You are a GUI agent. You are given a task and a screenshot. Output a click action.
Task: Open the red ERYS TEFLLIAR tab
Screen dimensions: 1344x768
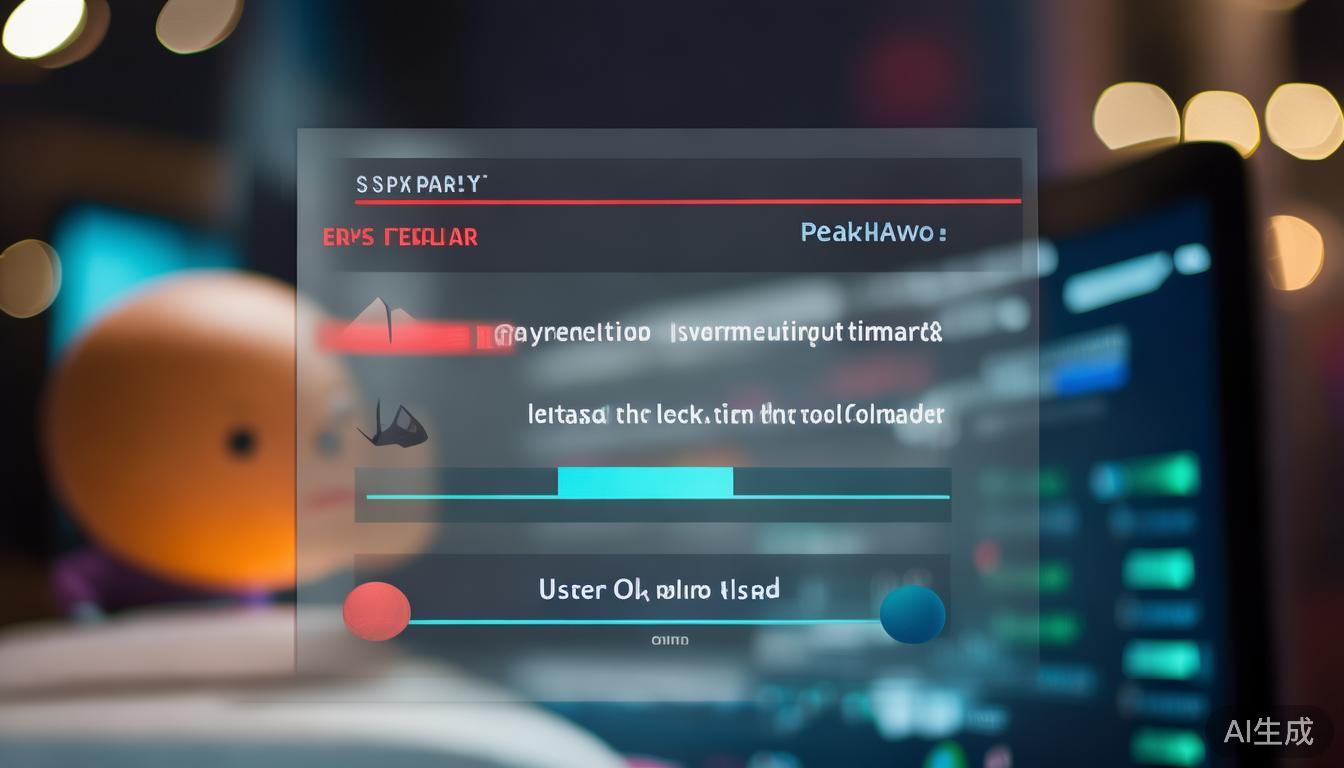coord(400,237)
